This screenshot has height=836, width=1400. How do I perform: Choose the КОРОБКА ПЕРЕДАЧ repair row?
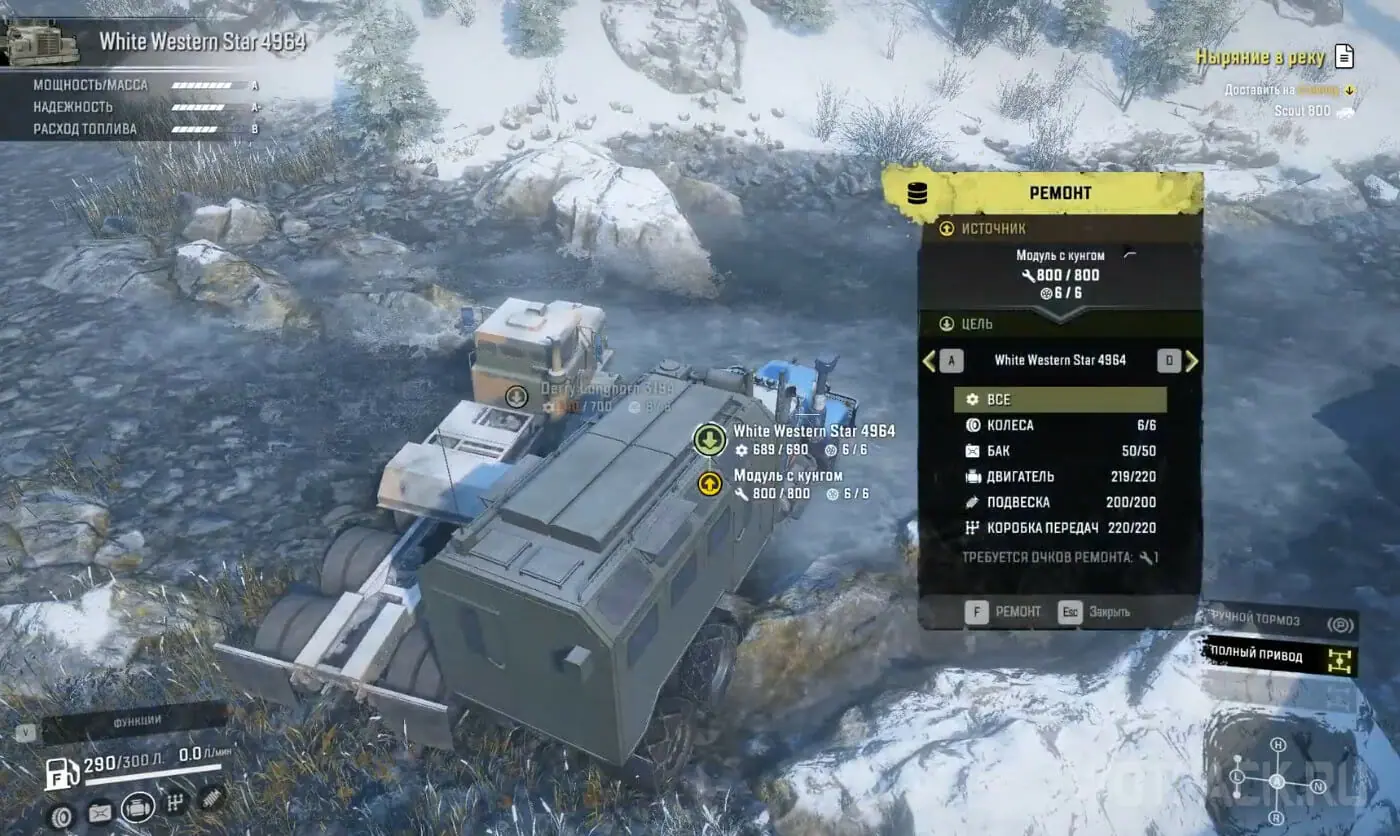(x=1060, y=528)
